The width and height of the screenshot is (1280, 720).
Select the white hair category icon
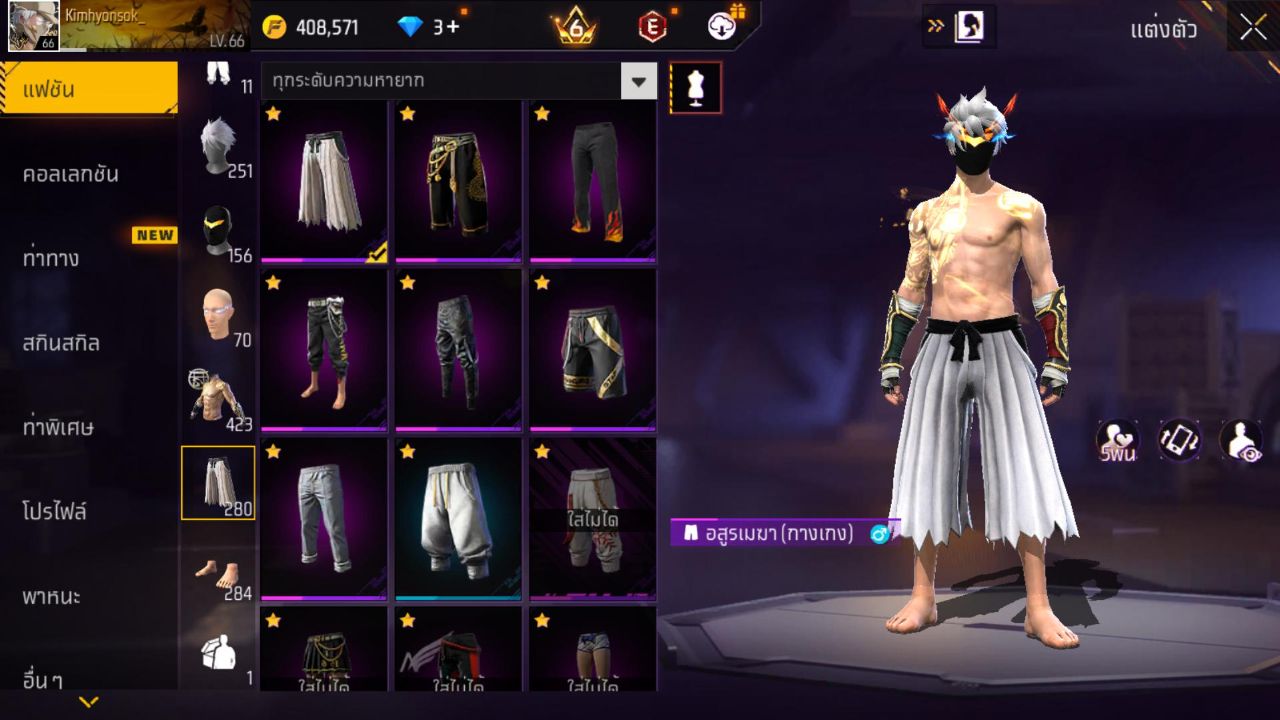coord(218,146)
